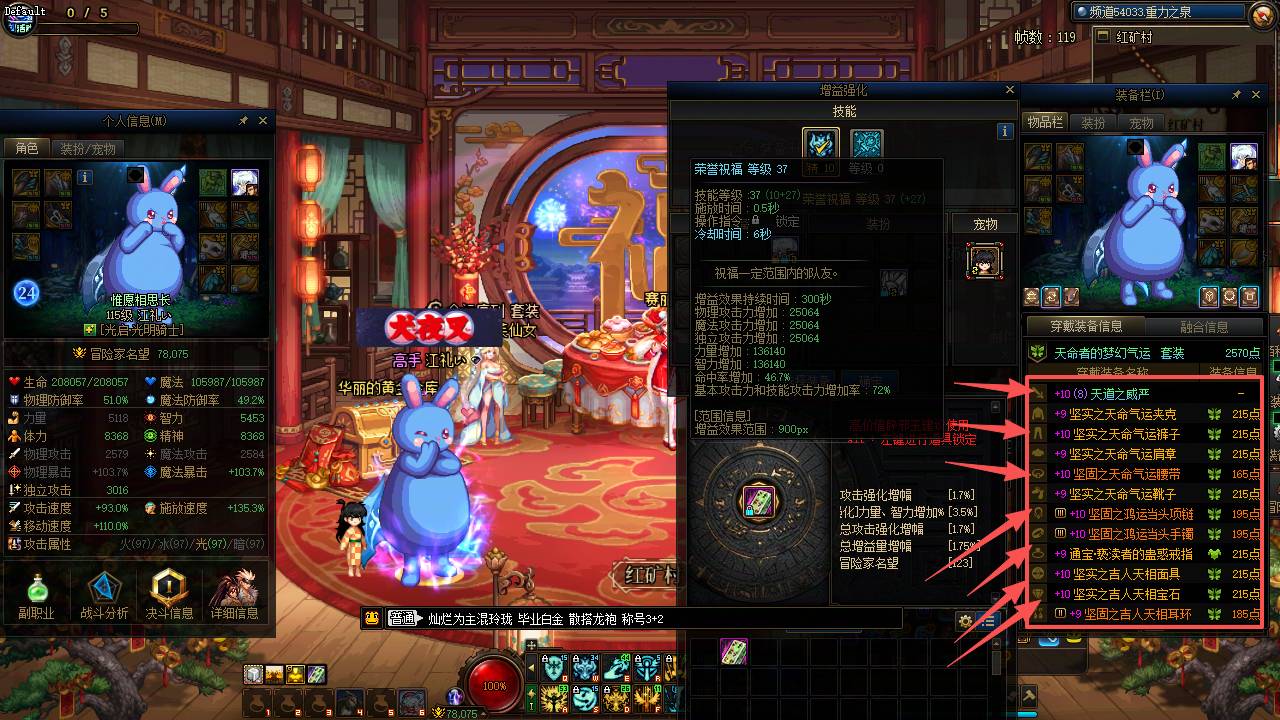Toggle the pin icon on 装备栏 window
The height and width of the screenshot is (720, 1280).
(1237, 94)
